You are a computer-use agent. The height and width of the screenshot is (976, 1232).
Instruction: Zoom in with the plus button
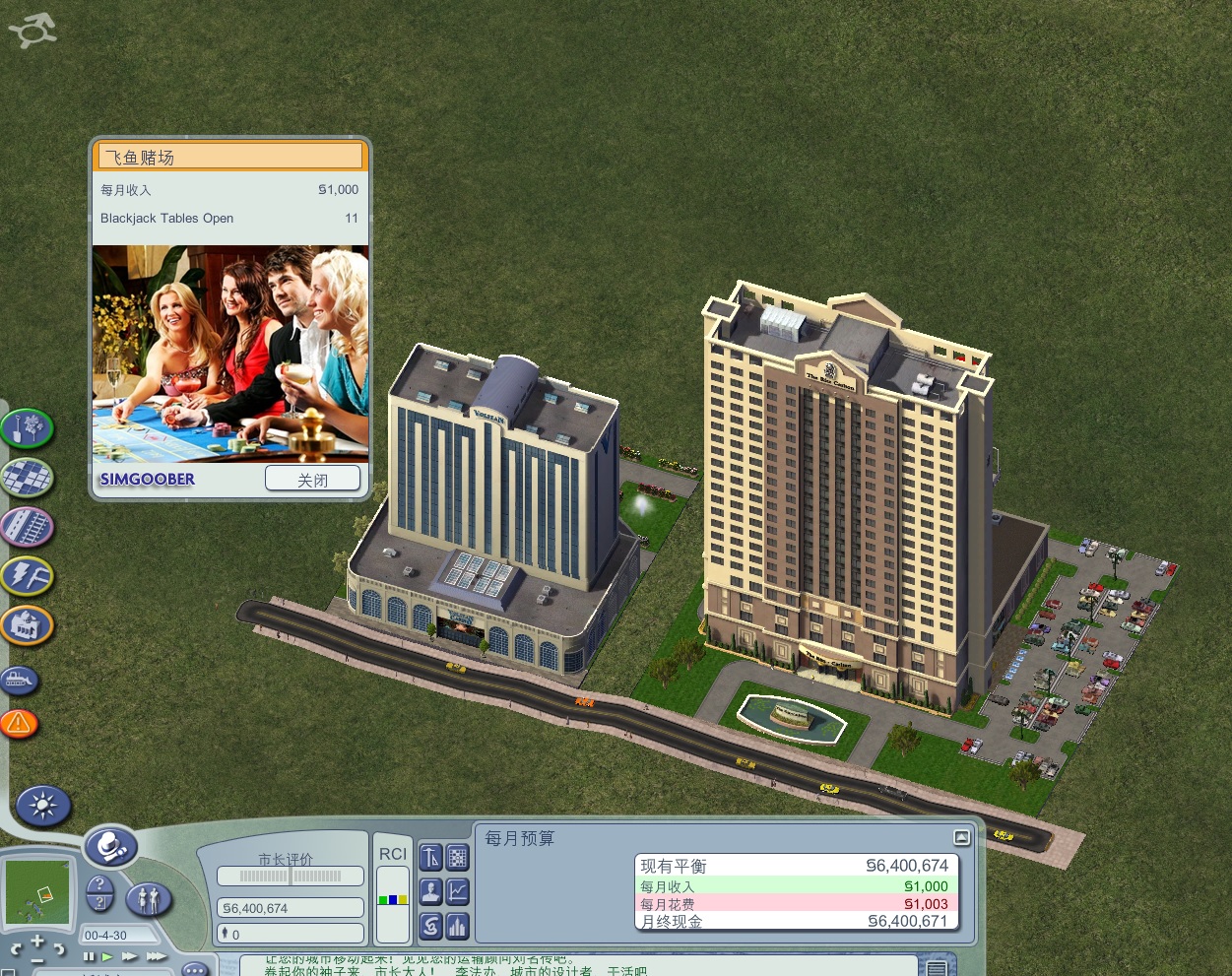point(37,942)
